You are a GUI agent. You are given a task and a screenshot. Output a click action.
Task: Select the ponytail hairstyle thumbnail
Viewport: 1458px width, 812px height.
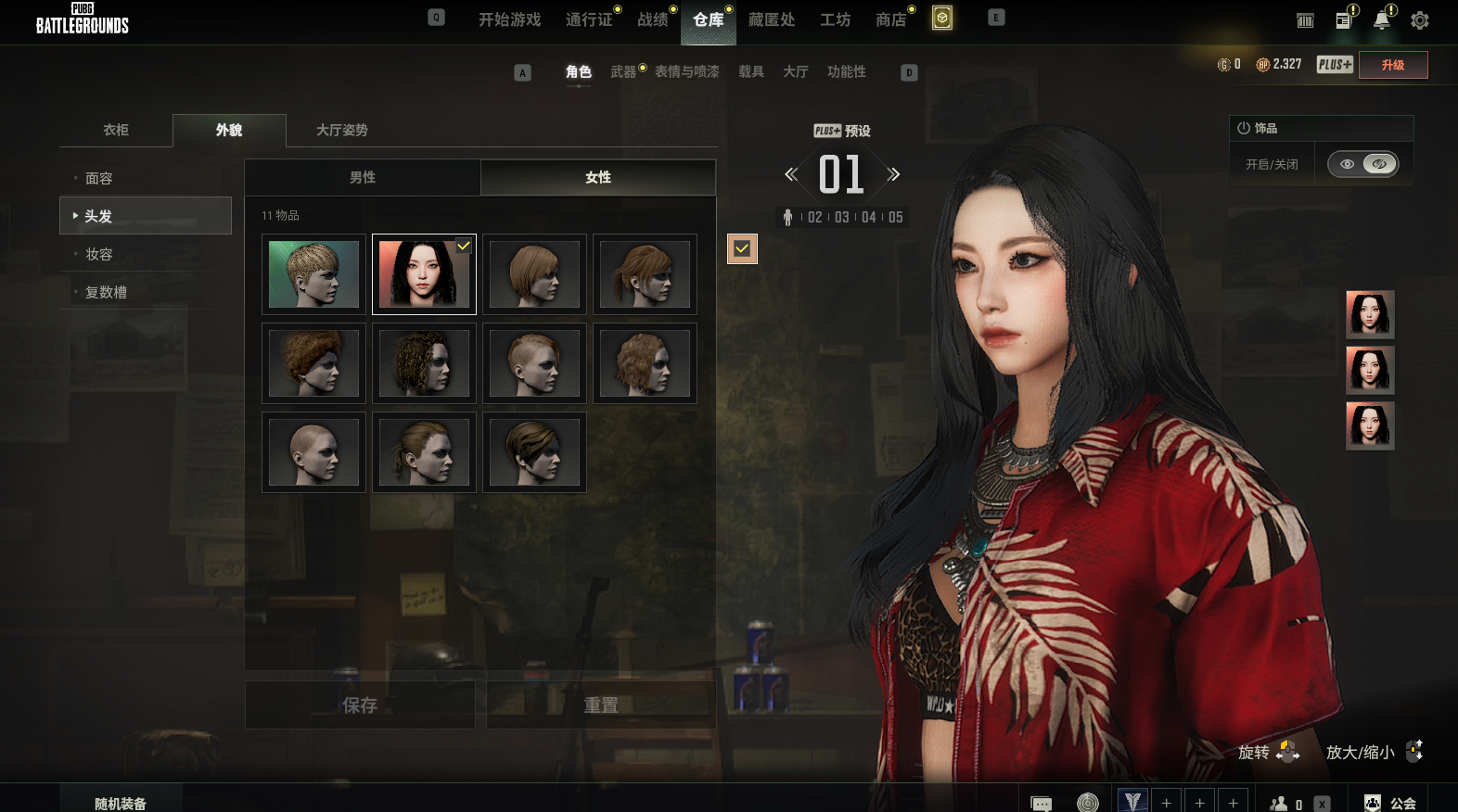[x=424, y=452]
